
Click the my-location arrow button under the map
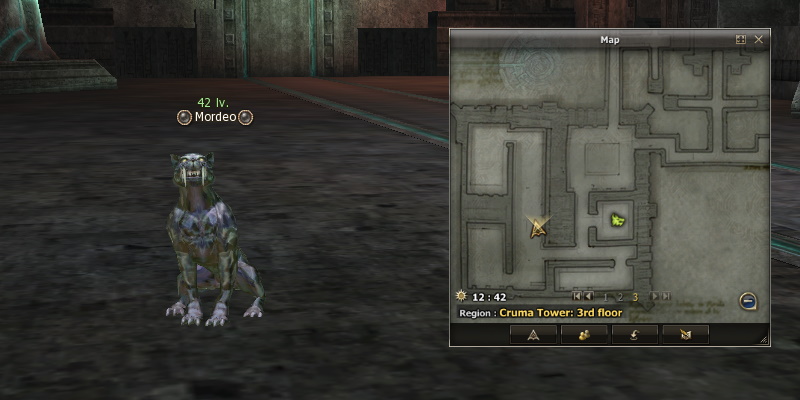coord(533,334)
